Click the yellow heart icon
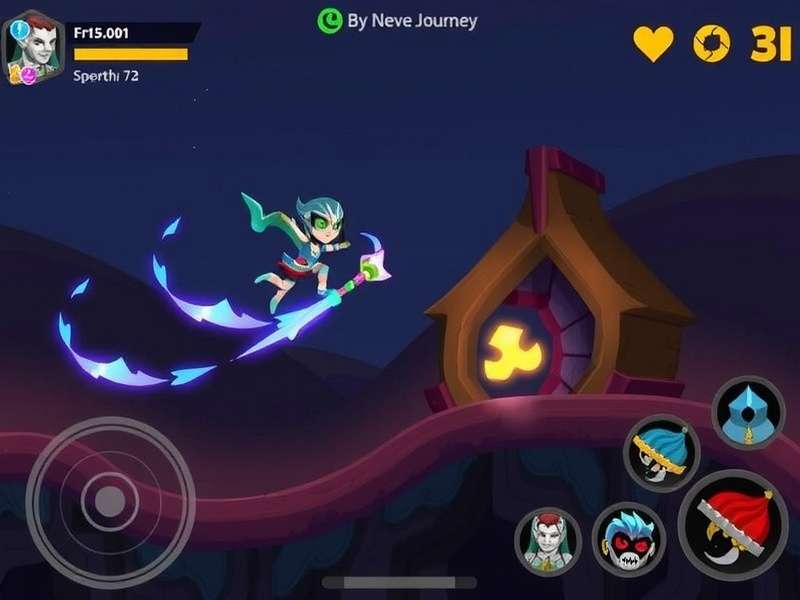The width and height of the screenshot is (800, 600). (x=653, y=43)
